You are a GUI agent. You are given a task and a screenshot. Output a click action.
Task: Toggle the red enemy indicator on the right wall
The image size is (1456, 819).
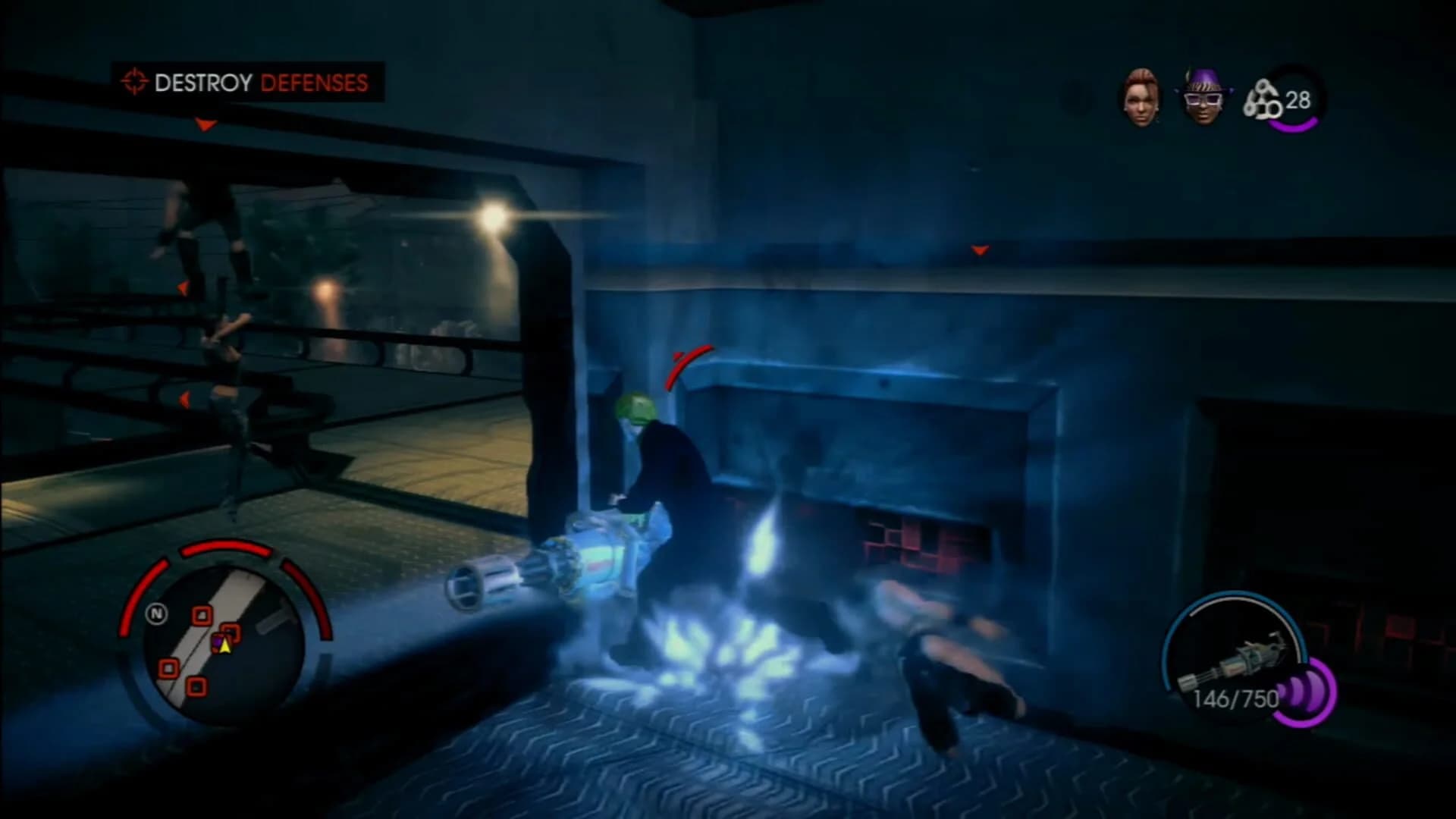tap(980, 249)
